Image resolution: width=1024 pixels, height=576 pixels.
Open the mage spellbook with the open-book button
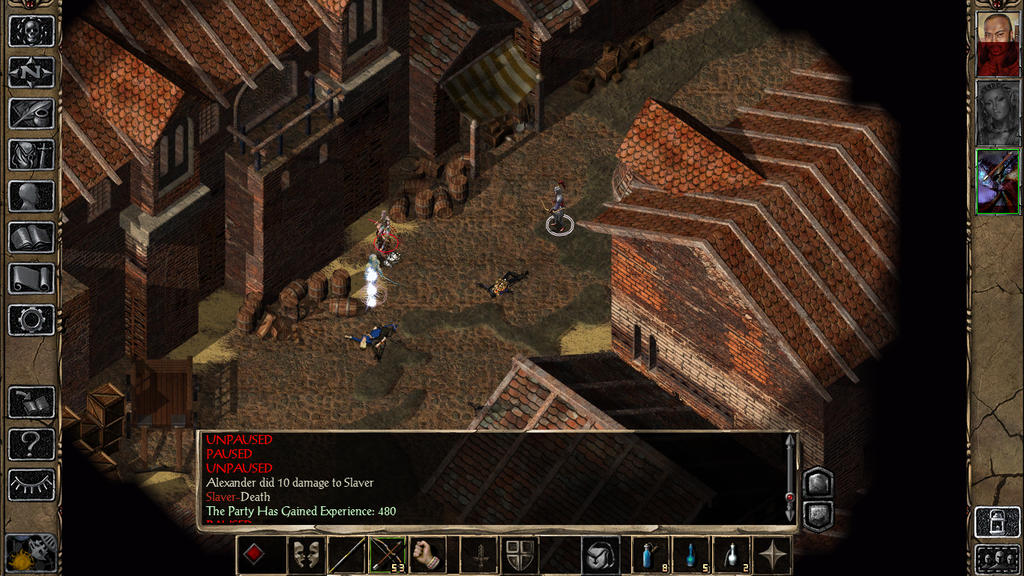click(x=31, y=237)
